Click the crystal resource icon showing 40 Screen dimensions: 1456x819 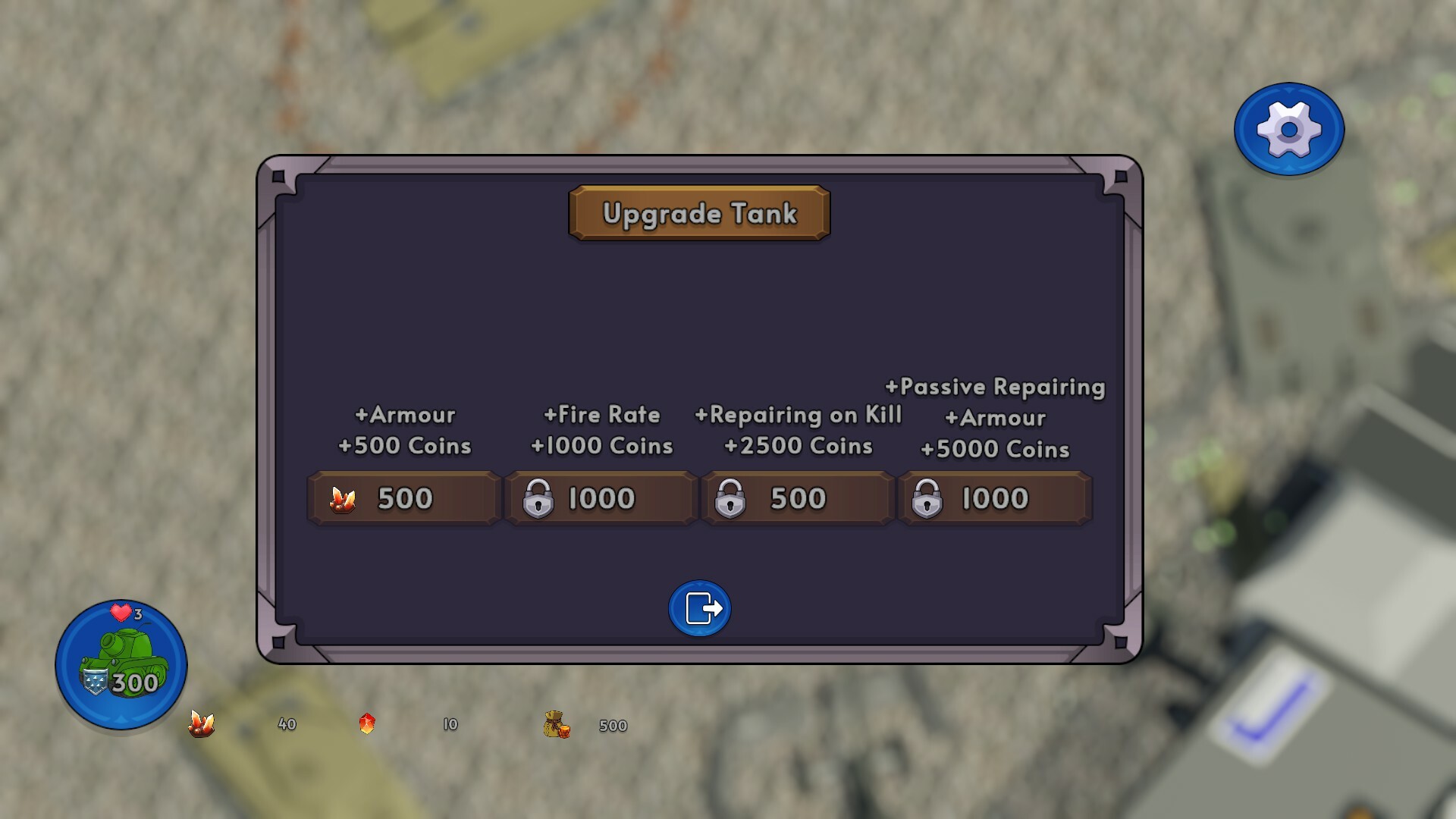[202, 724]
